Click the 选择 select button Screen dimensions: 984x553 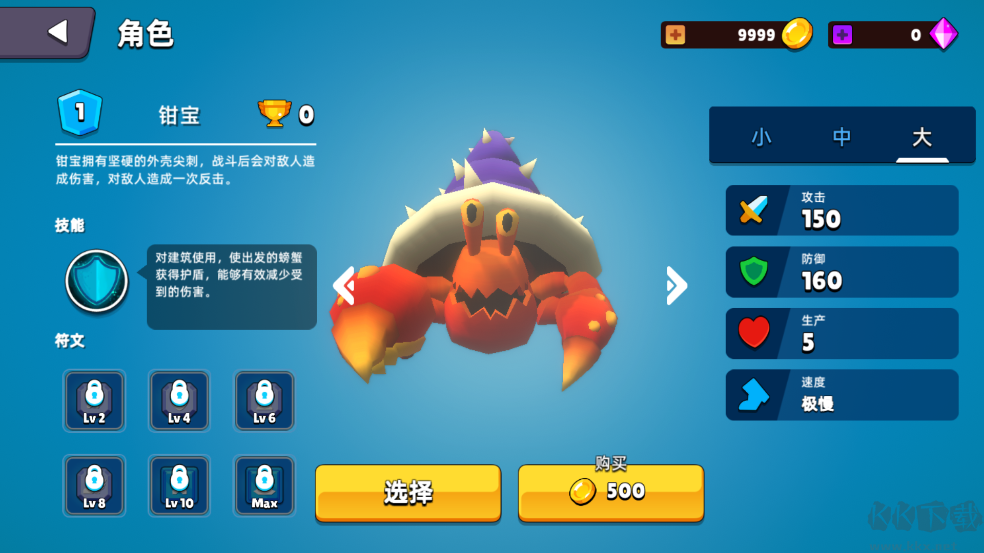coord(408,492)
